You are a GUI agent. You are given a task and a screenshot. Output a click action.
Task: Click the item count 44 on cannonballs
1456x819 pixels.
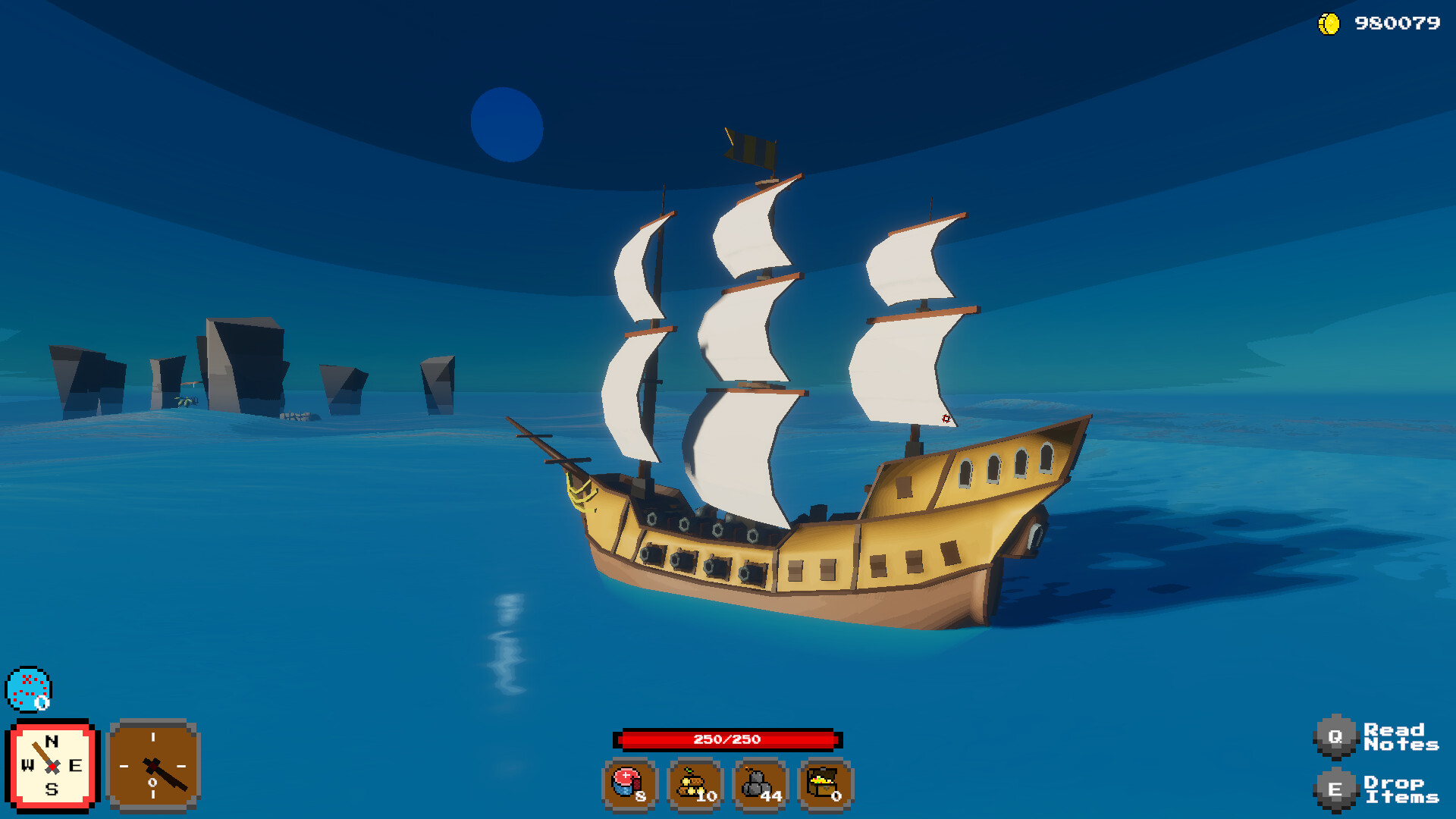(773, 797)
